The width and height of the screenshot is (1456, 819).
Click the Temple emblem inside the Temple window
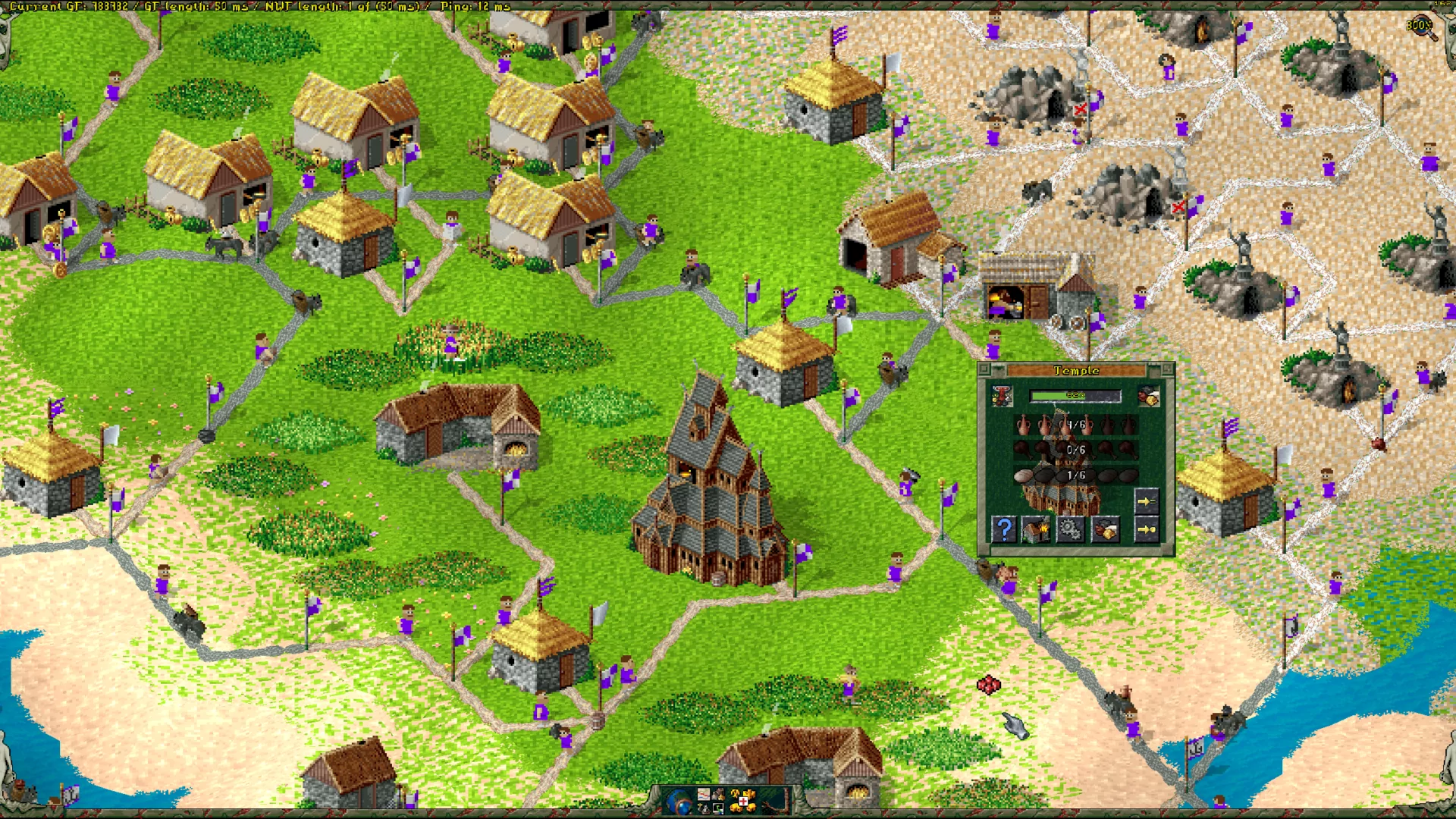[1002, 395]
